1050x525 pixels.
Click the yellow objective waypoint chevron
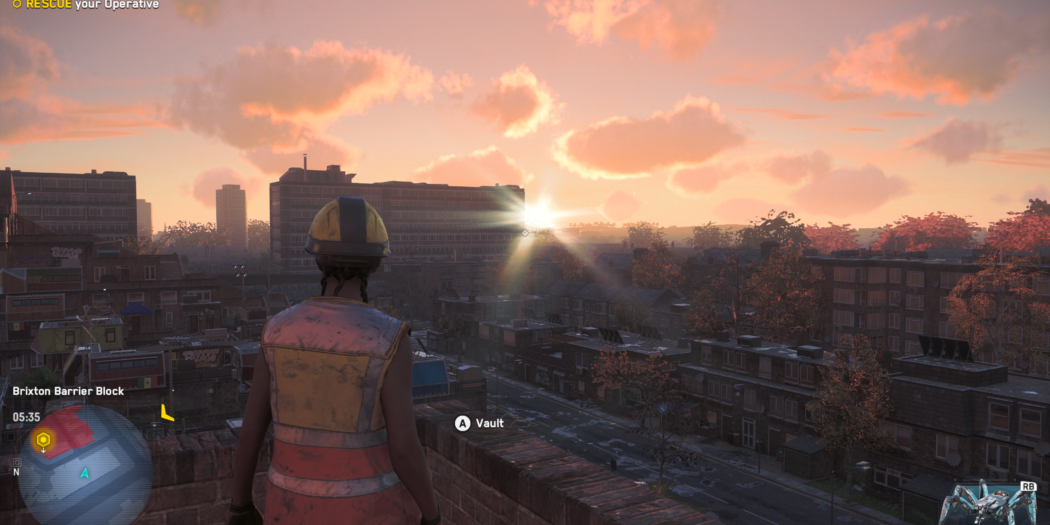pyautogui.click(x=167, y=412)
